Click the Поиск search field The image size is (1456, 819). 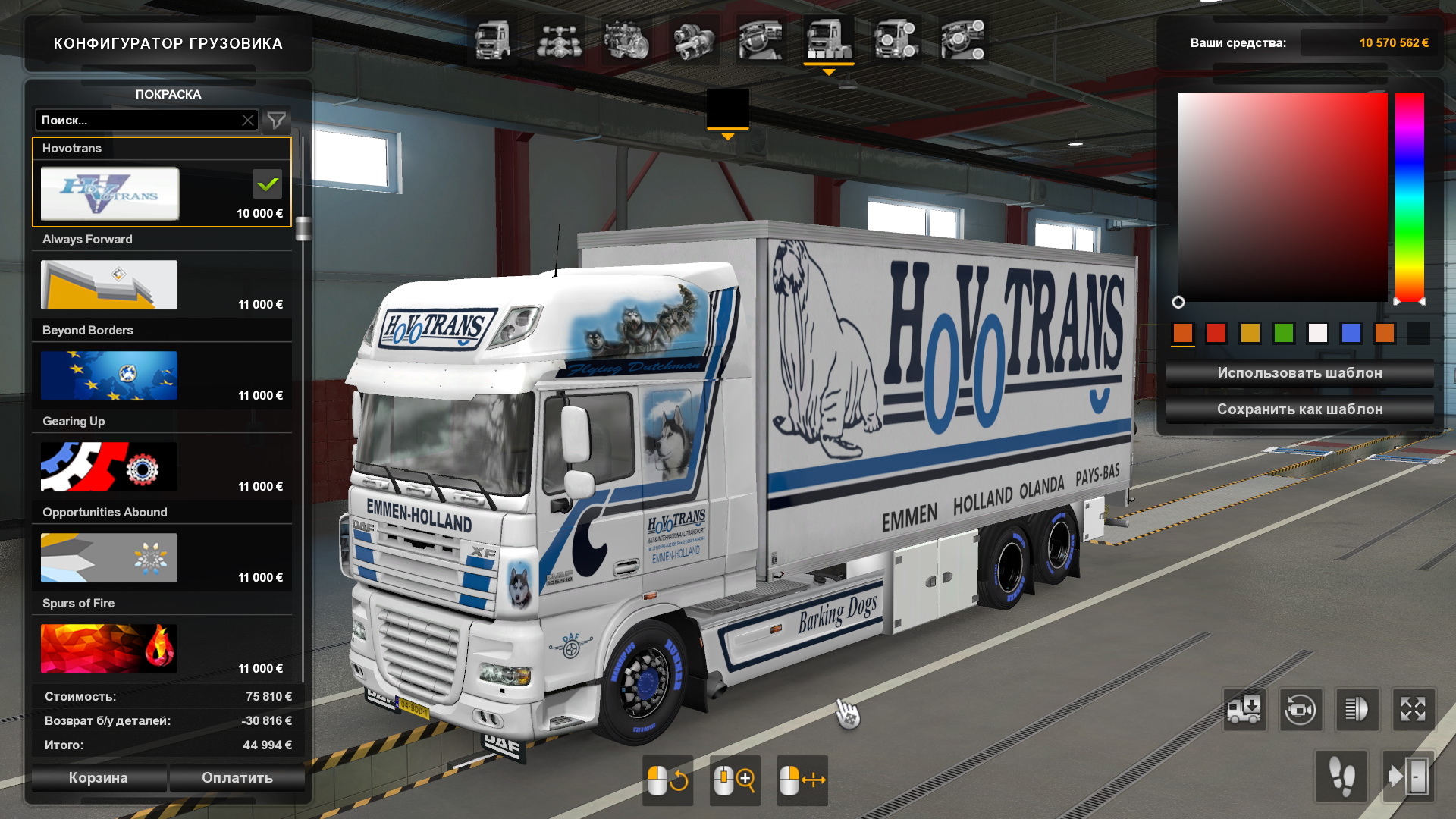[x=136, y=121]
